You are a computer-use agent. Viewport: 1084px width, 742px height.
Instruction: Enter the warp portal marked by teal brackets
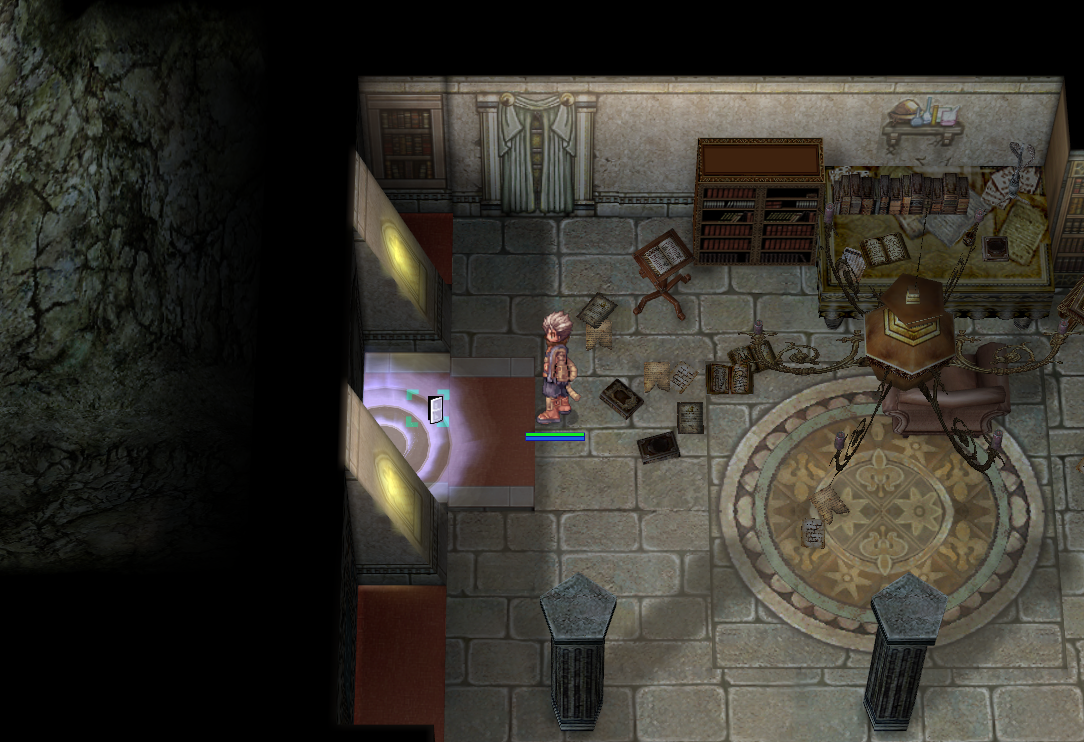coord(430,409)
